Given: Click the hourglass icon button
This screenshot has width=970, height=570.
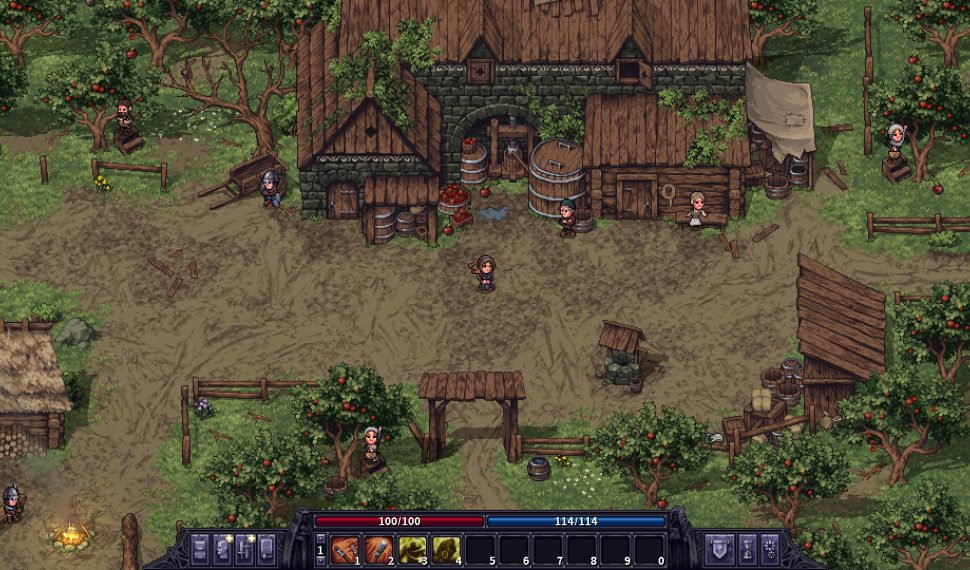Looking at the screenshot, I should [x=745, y=549].
